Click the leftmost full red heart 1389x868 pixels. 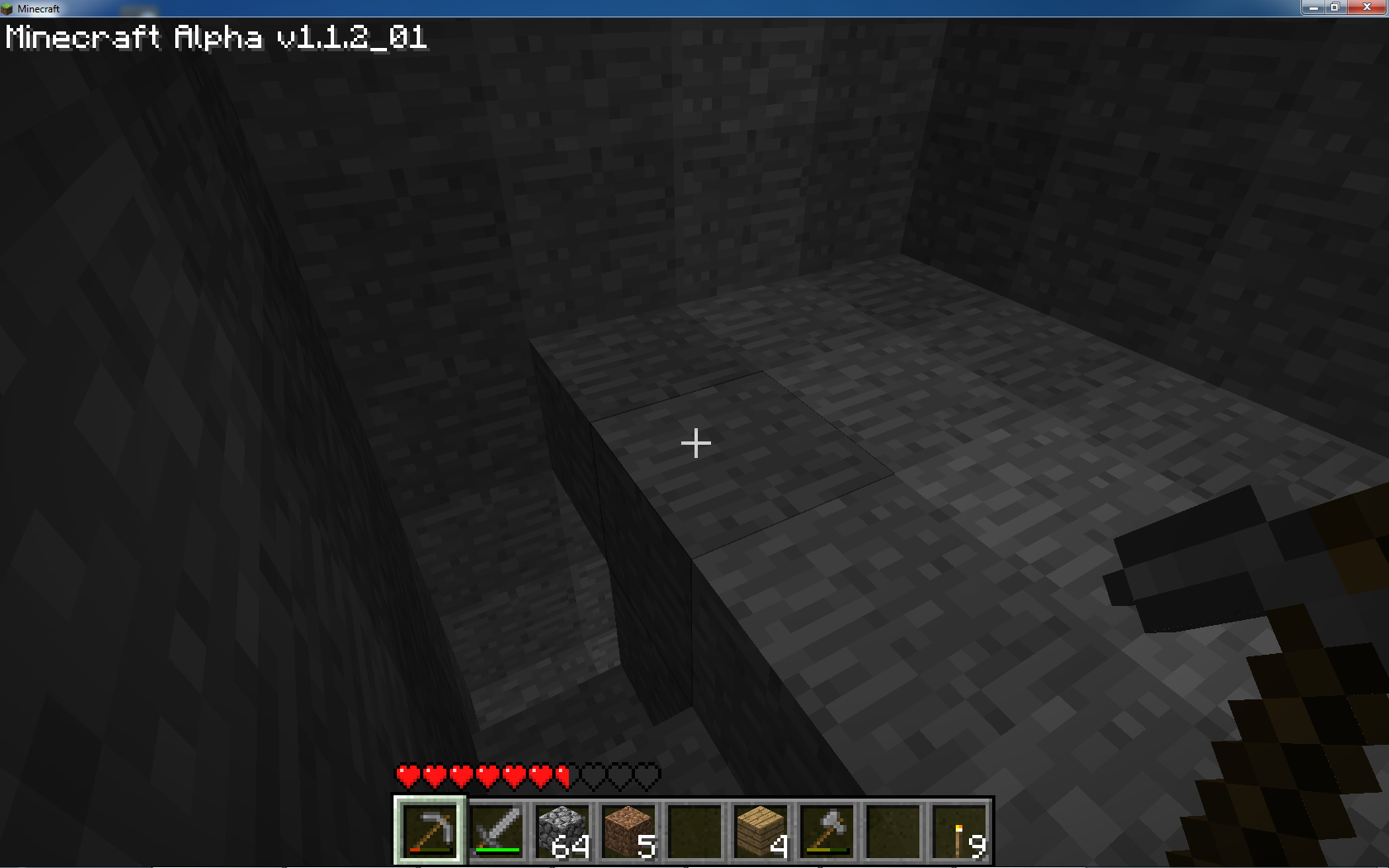pyautogui.click(x=406, y=775)
